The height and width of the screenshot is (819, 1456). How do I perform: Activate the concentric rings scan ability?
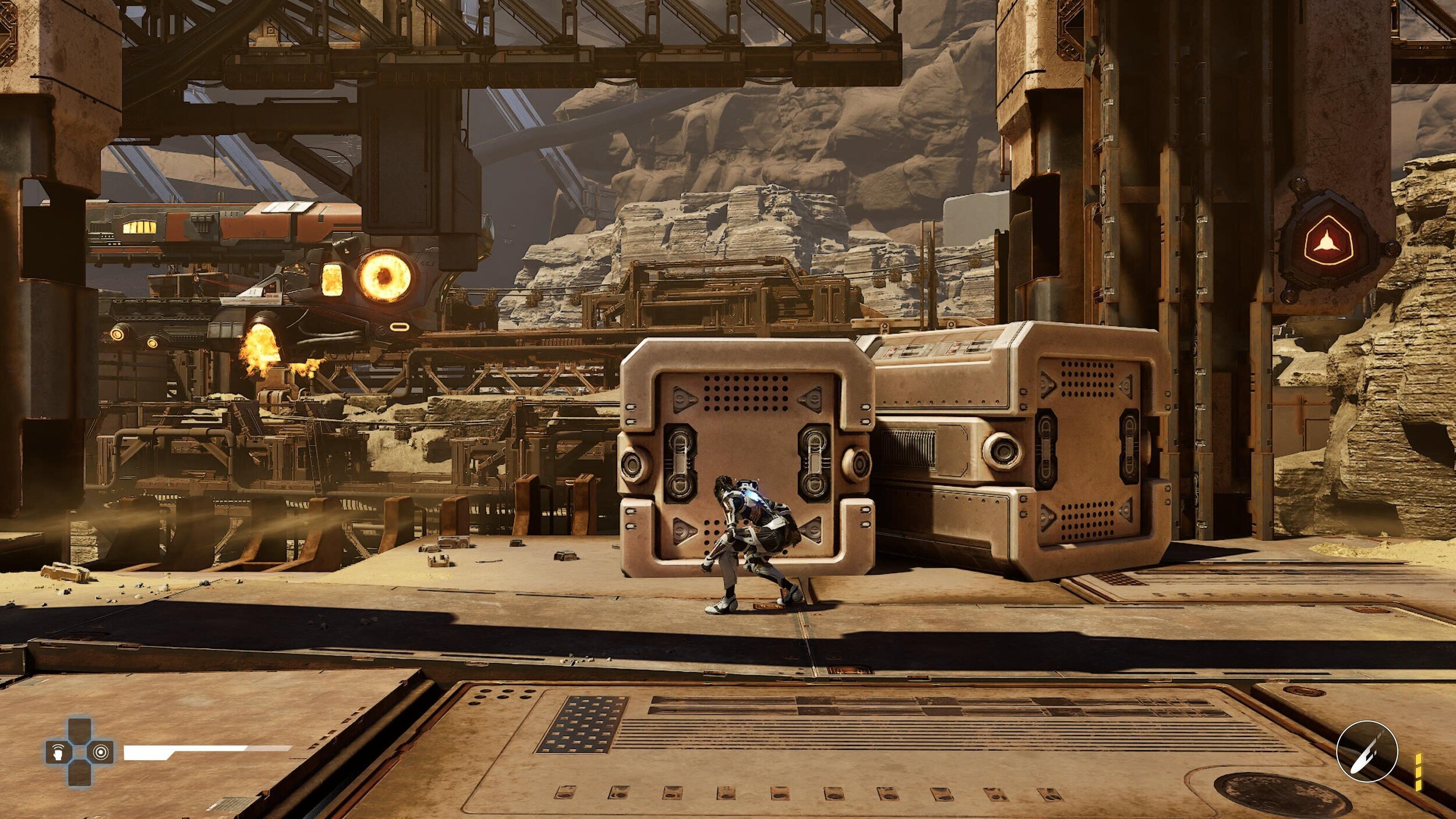(101, 752)
